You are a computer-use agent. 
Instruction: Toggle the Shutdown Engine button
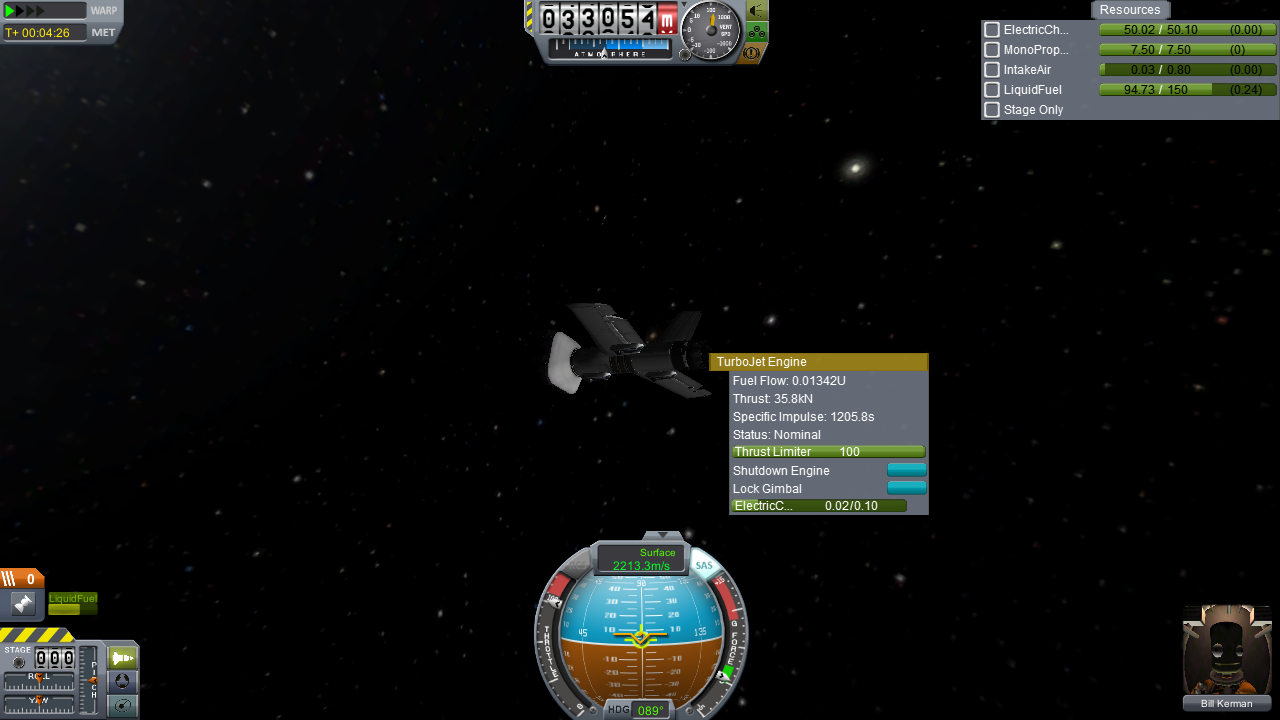point(906,470)
